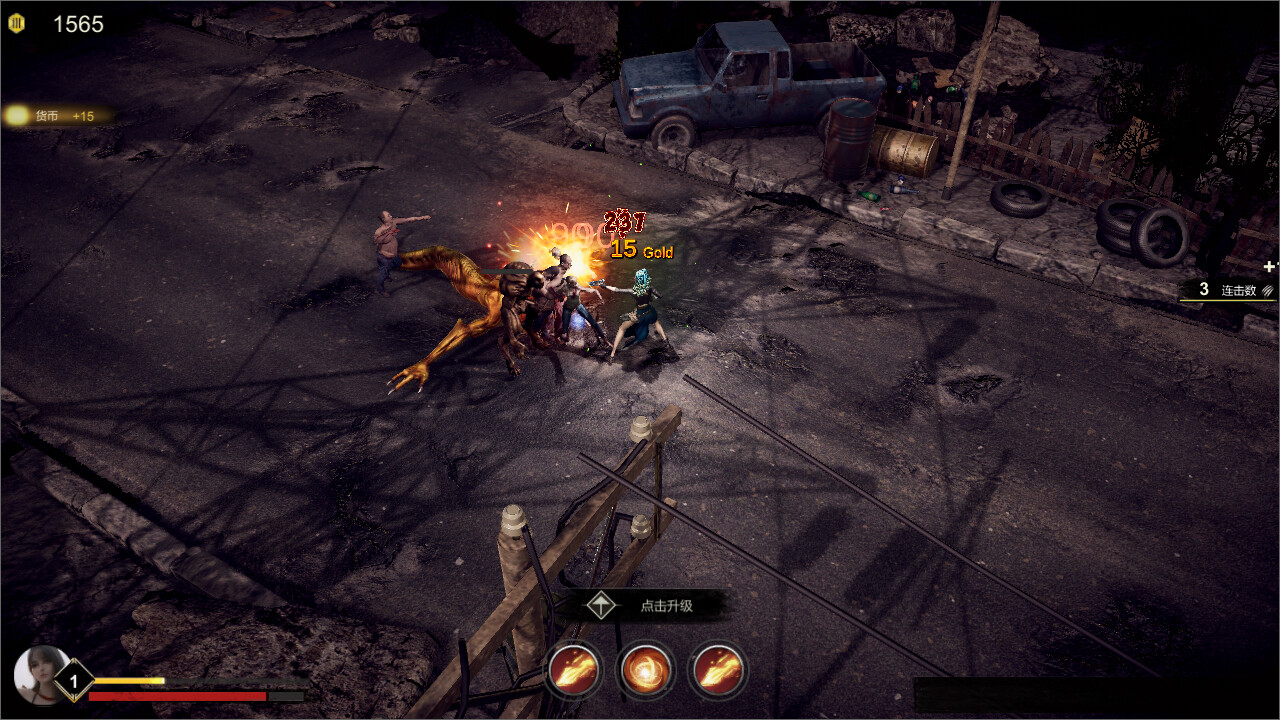This screenshot has height=720, width=1280.
Task: Activate the swirling fire vortex skill
Action: tap(646, 669)
